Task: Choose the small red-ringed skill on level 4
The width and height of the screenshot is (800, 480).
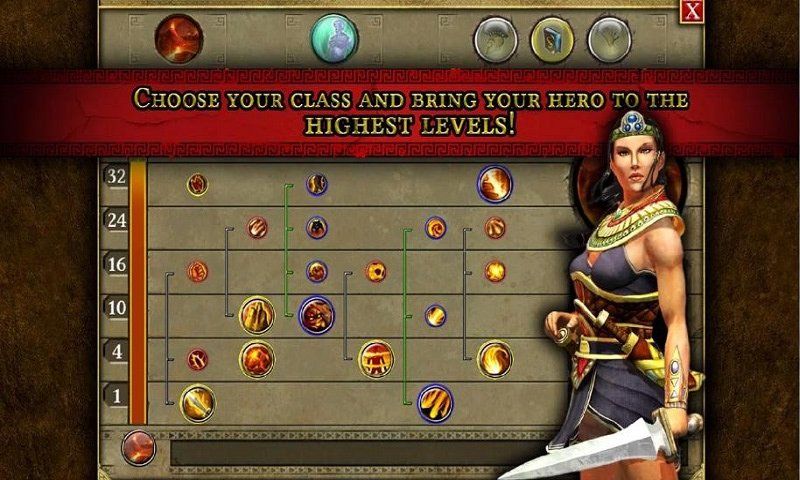Action: point(198,358)
